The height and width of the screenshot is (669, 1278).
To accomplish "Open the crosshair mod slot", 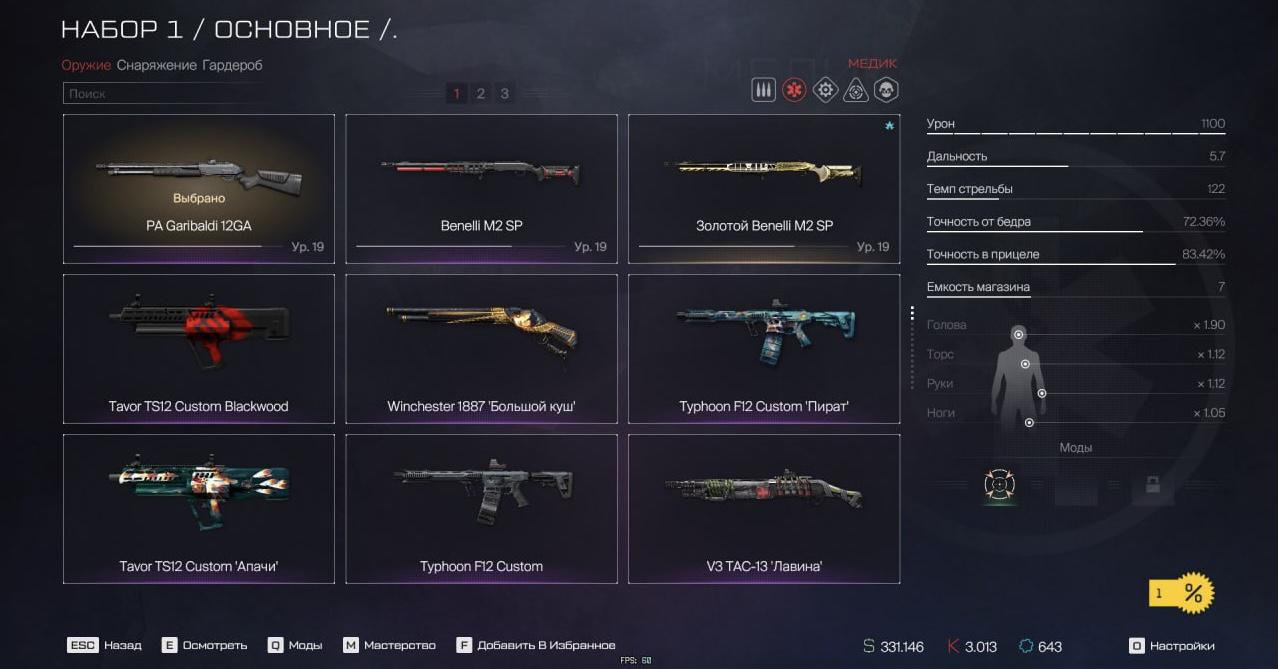I will 999,484.
